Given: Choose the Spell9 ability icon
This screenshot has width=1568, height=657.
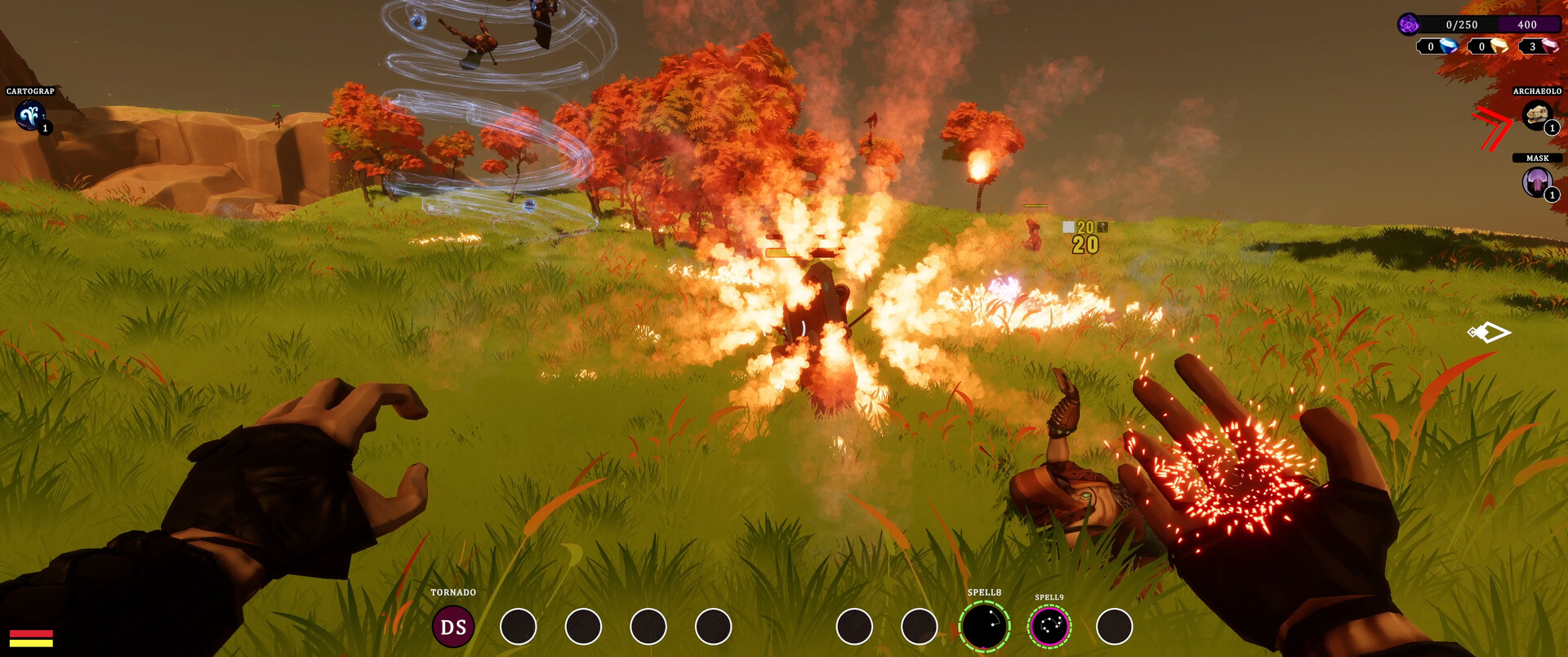Looking at the screenshot, I should pyautogui.click(x=1049, y=627).
